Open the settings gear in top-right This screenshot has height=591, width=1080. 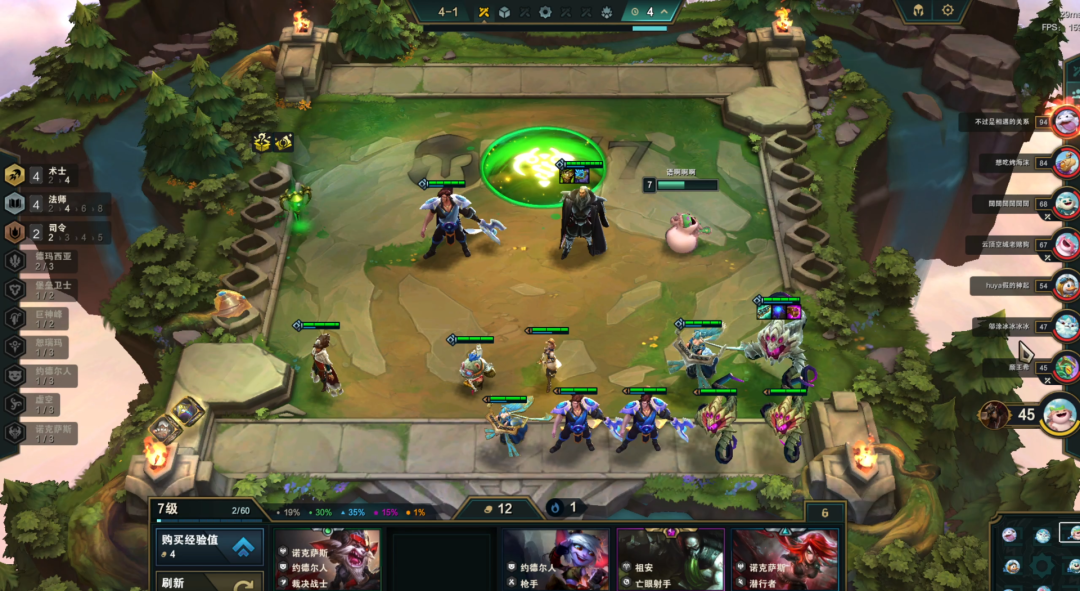tap(948, 11)
